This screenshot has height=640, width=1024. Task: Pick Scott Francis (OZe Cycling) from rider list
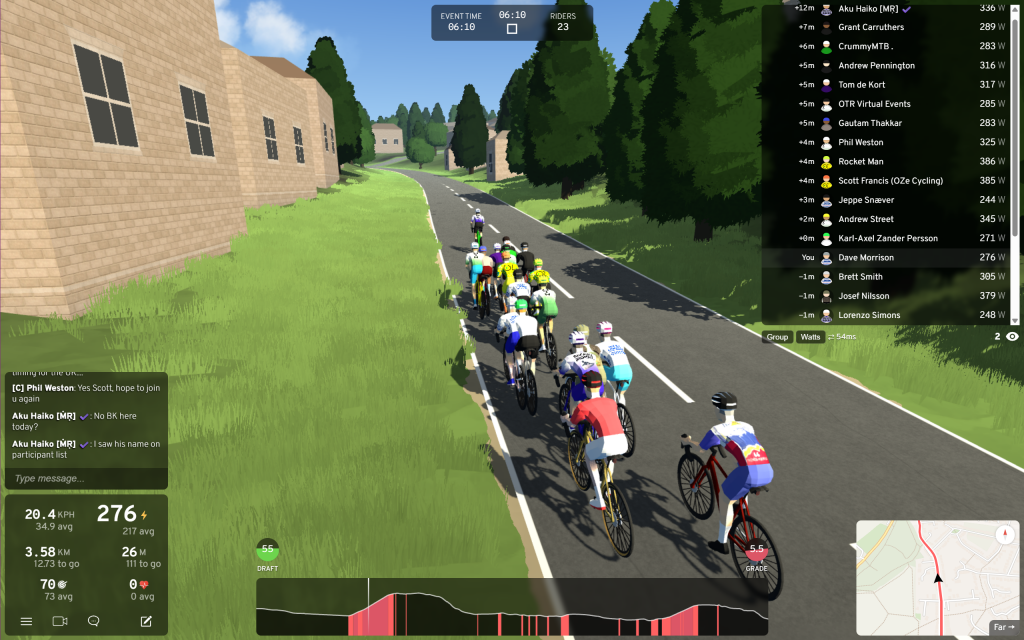(890, 181)
